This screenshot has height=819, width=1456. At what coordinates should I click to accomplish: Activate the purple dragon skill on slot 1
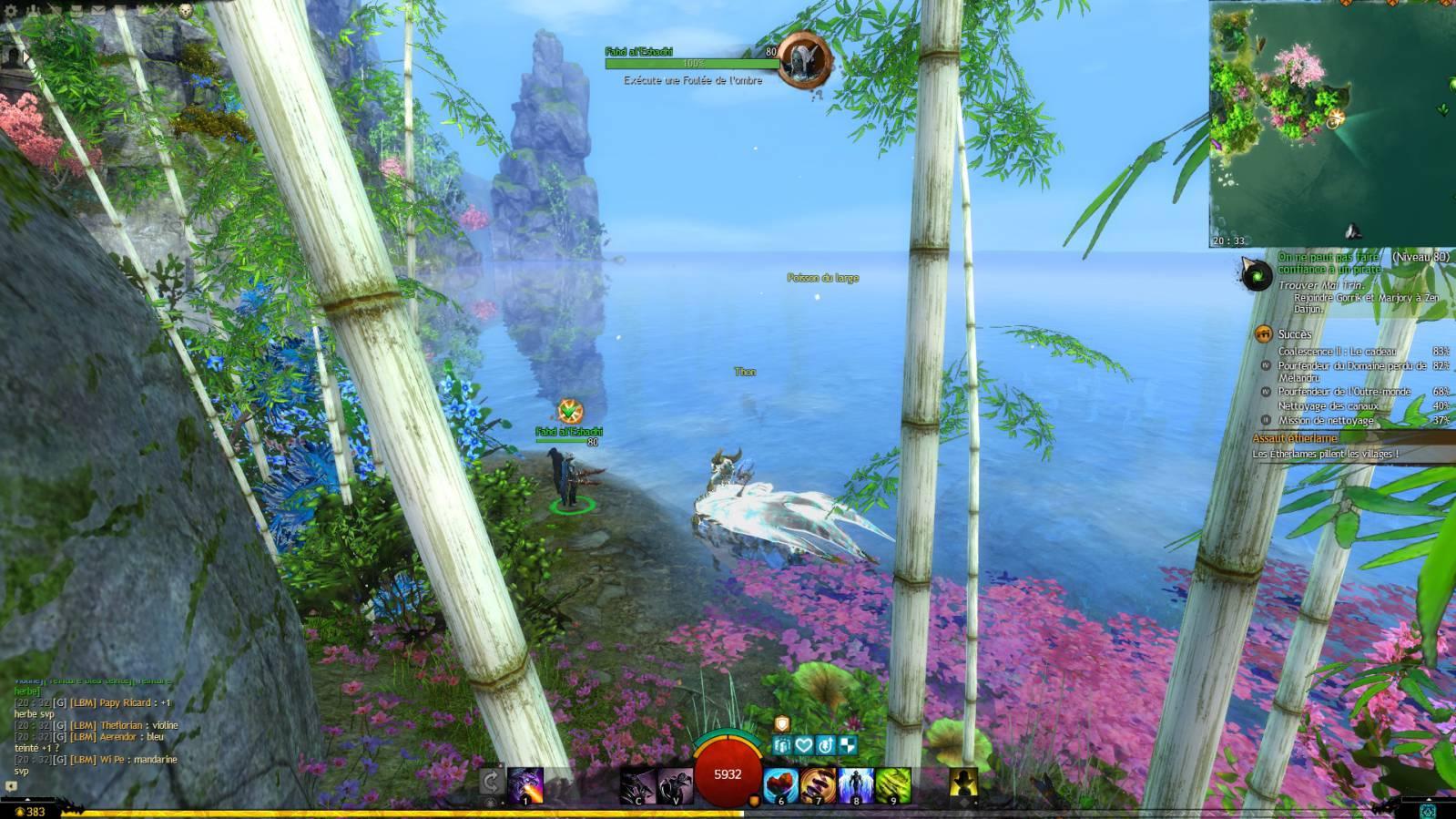[525, 785]
